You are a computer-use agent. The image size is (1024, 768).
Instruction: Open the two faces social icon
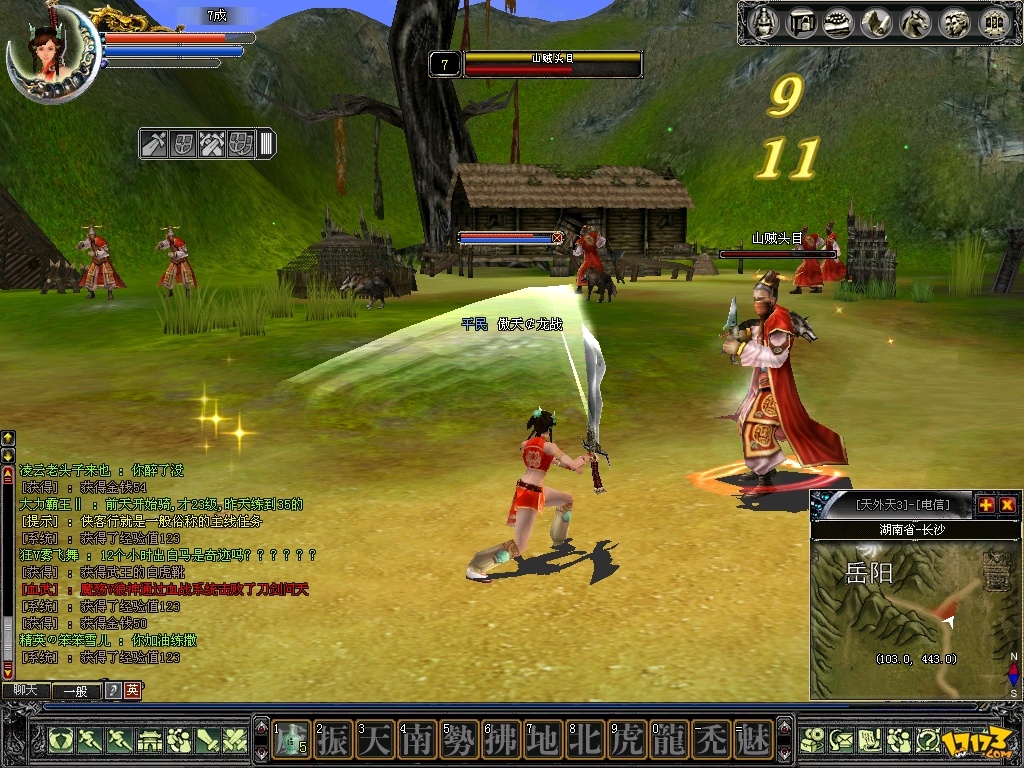tap(954, 22)
